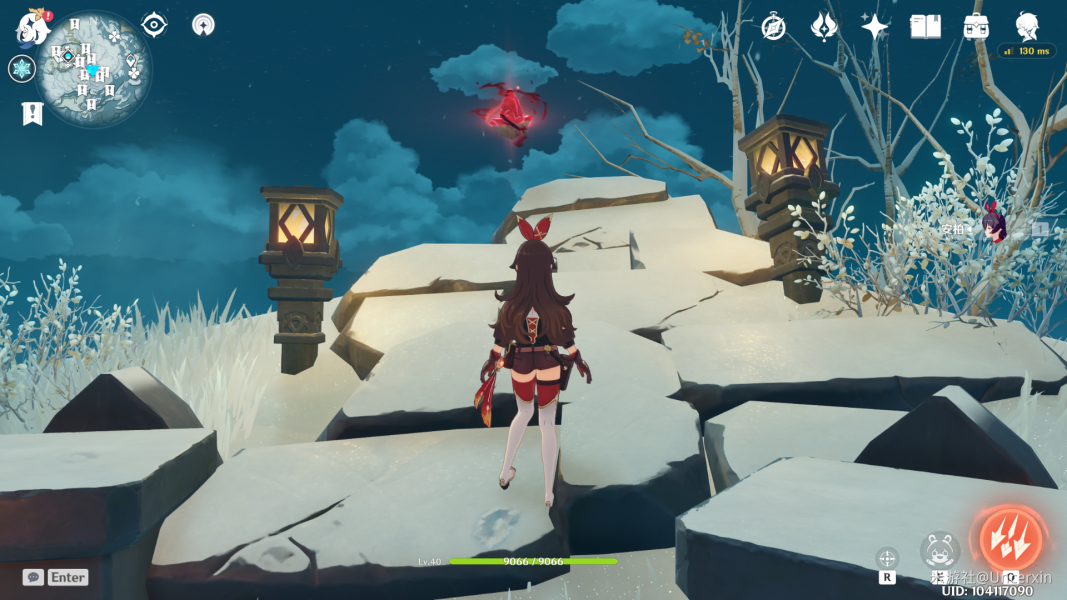Open the Paimon menu
The height and width of the screenshot is (600, 1067).
tap(32, 29)
